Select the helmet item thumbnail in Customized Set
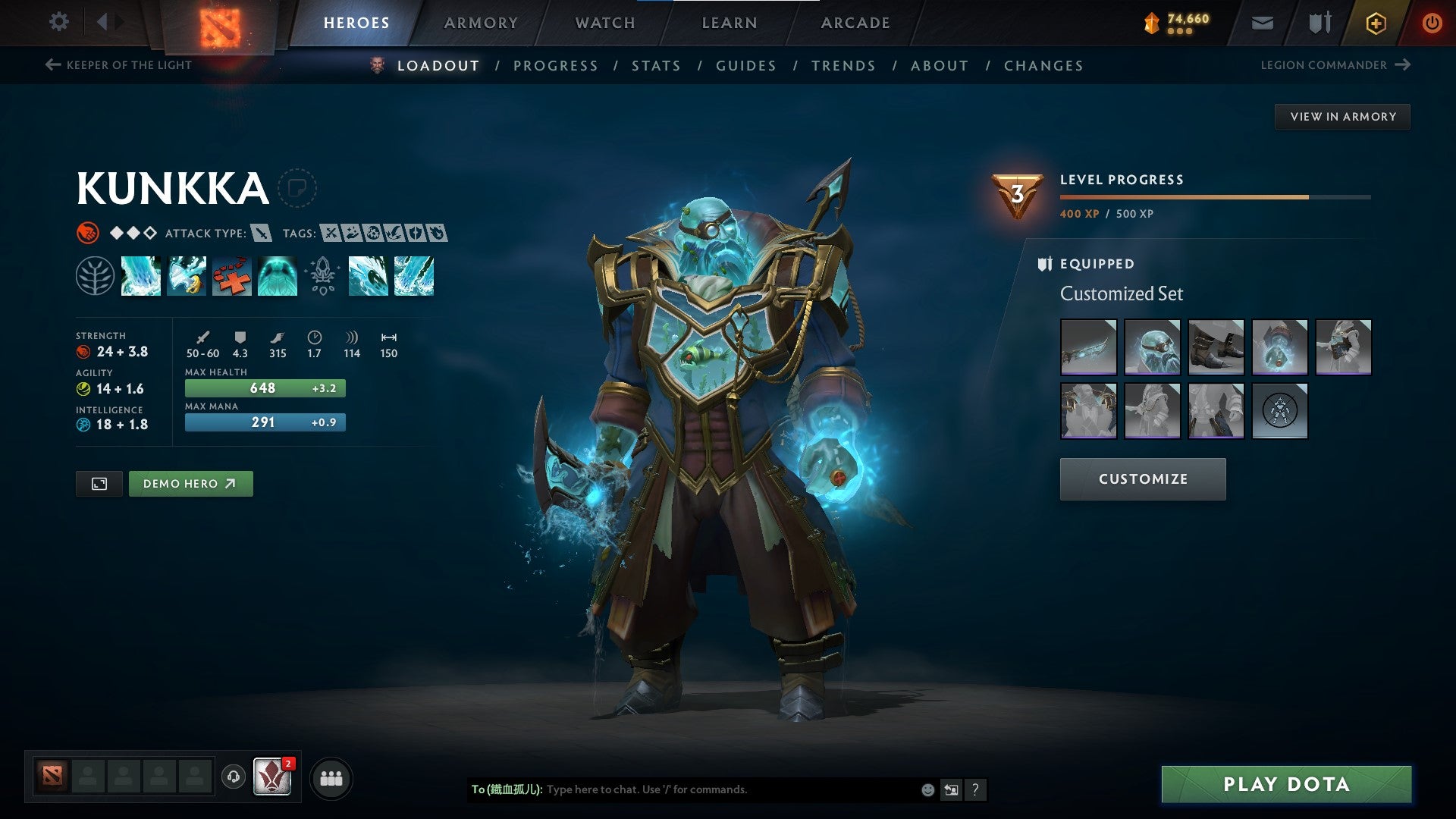 point(1153,347)
